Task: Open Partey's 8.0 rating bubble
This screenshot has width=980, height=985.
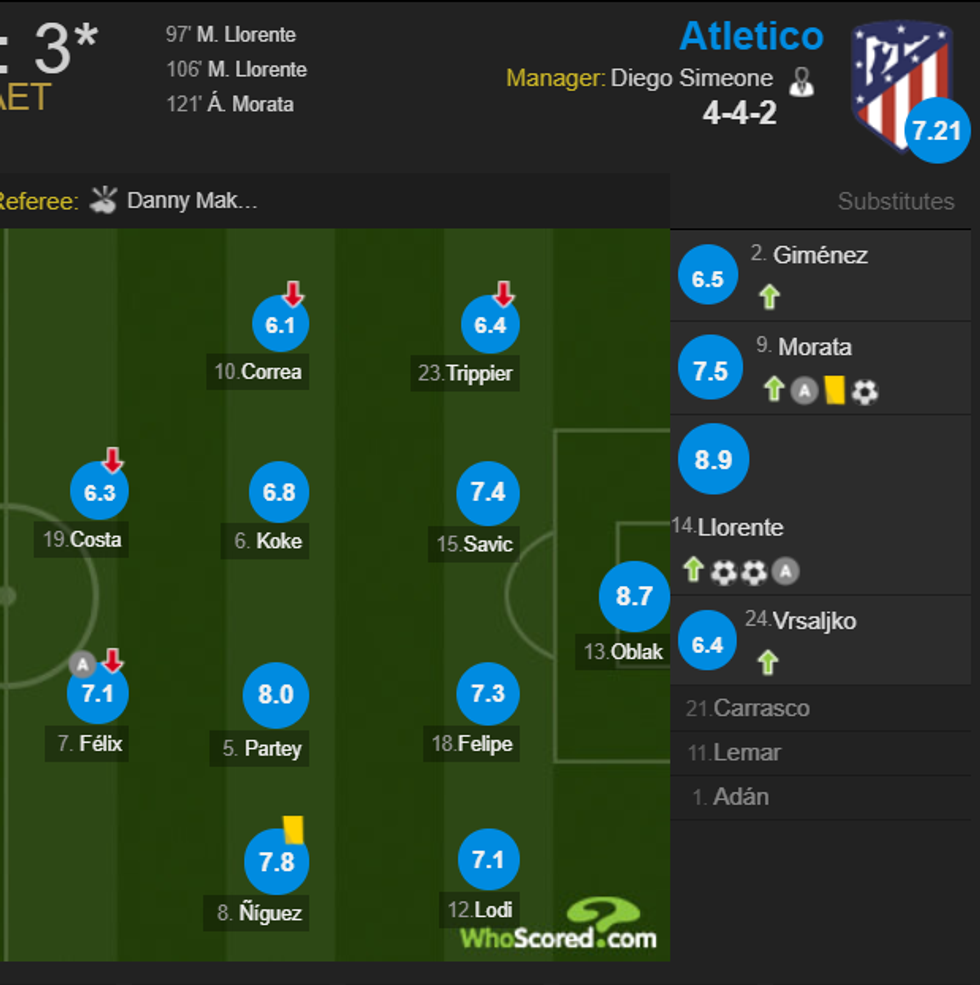Action: coord(275,695)
